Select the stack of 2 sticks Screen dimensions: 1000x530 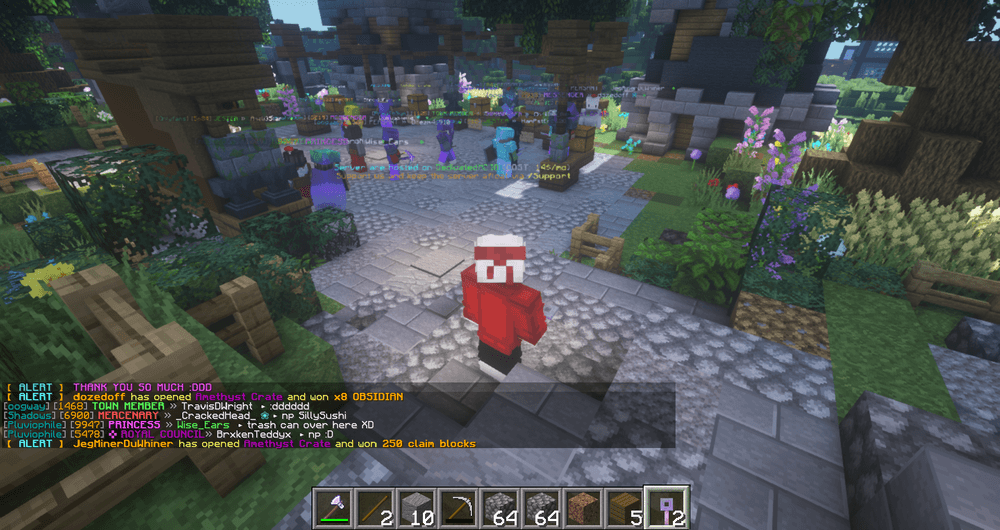coord(376,507)
